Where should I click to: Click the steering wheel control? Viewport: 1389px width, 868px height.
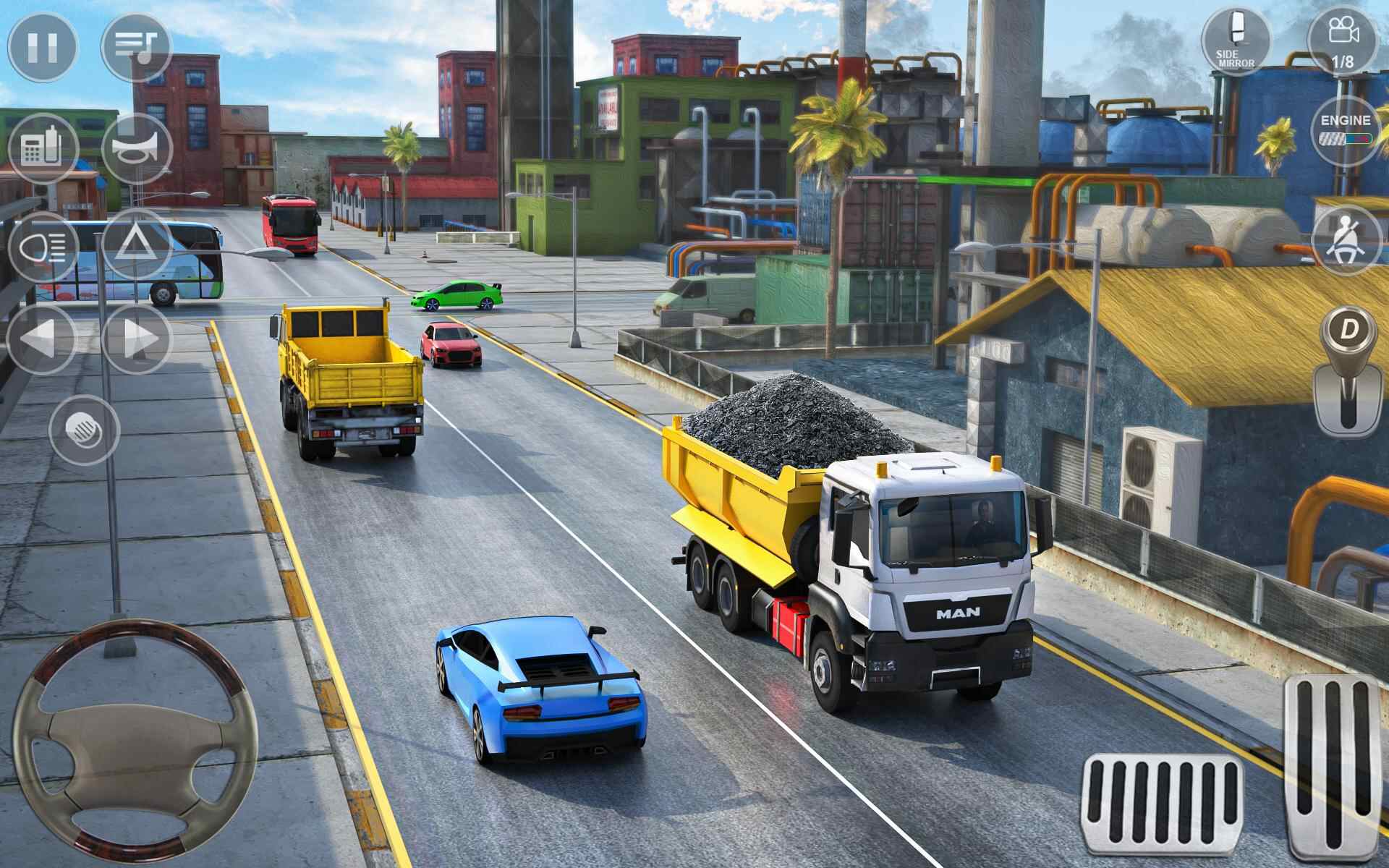pos(135,743)
